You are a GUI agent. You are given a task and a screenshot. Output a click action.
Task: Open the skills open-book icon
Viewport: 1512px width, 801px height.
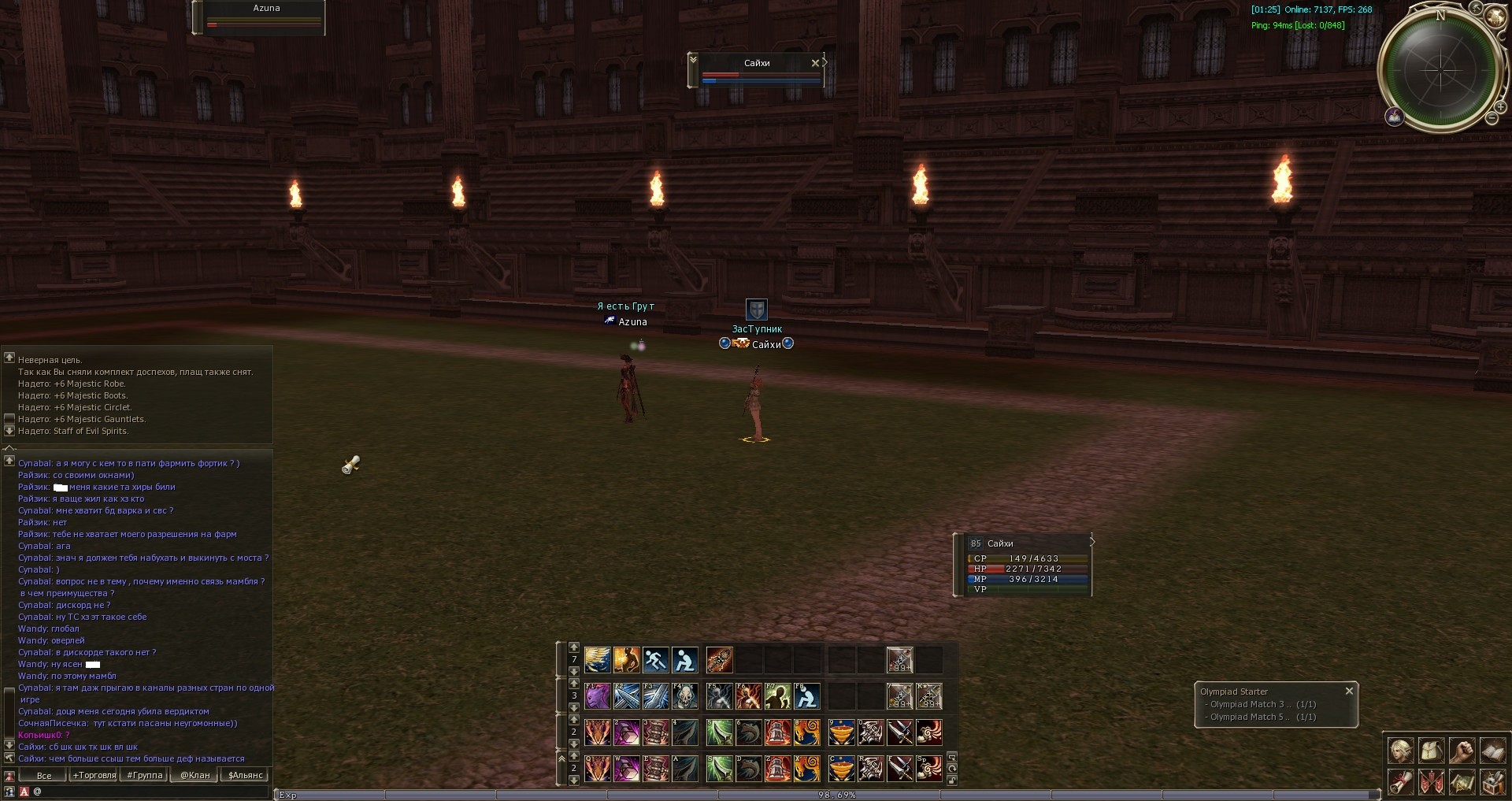click(x=1492, y=751)
